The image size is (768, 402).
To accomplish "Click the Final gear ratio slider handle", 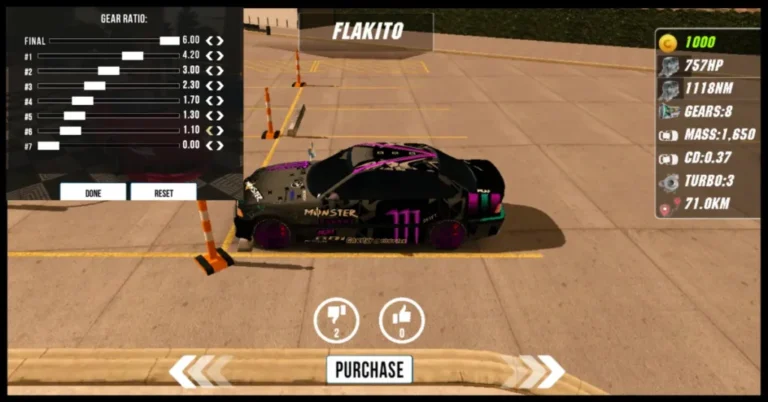I will pyautogui.click(x=169, y=41).
